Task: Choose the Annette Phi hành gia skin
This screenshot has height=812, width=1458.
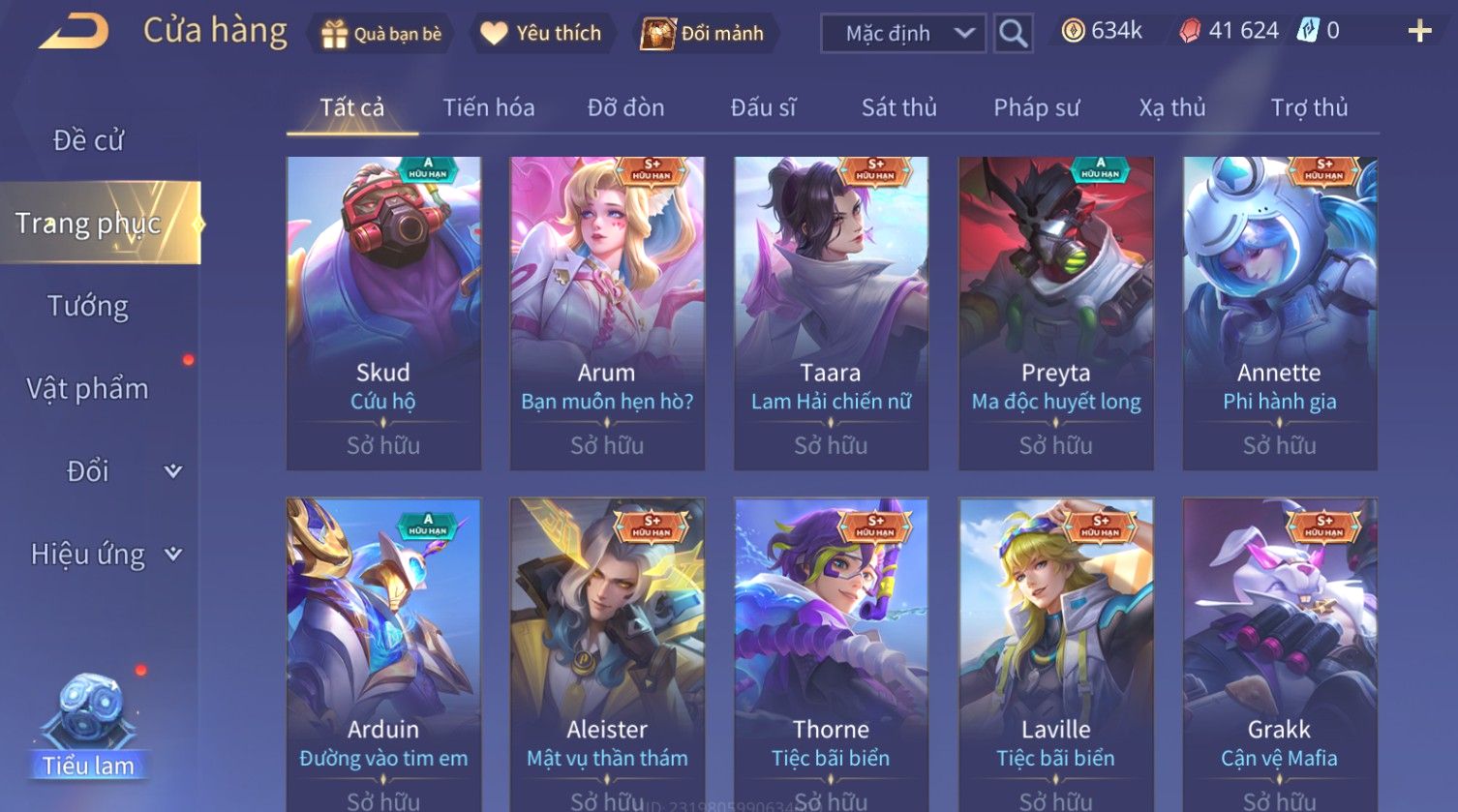Action: point(1279,313)
